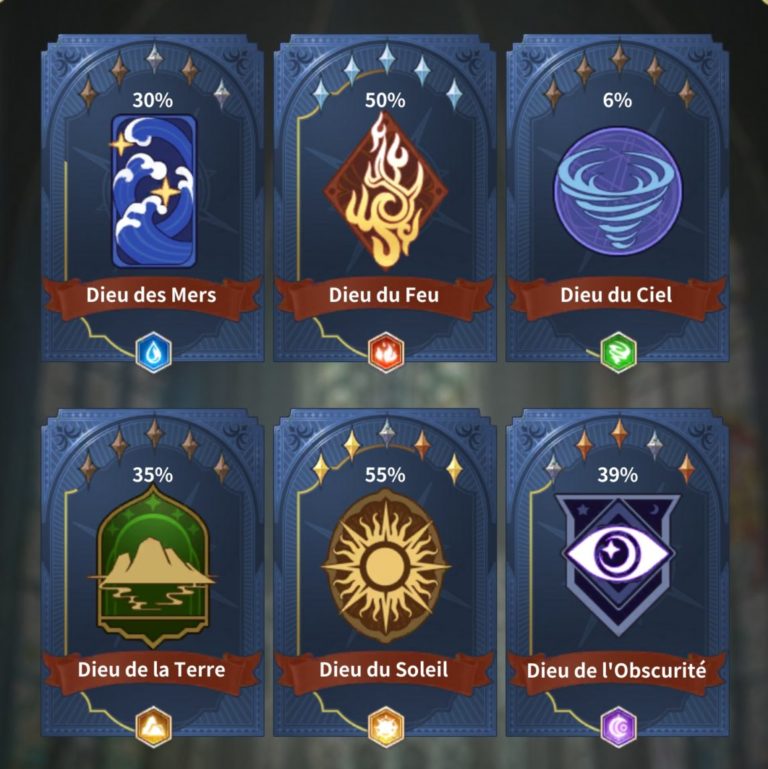
Task: Select the orange sun element badge
Action: click(385, 727)
